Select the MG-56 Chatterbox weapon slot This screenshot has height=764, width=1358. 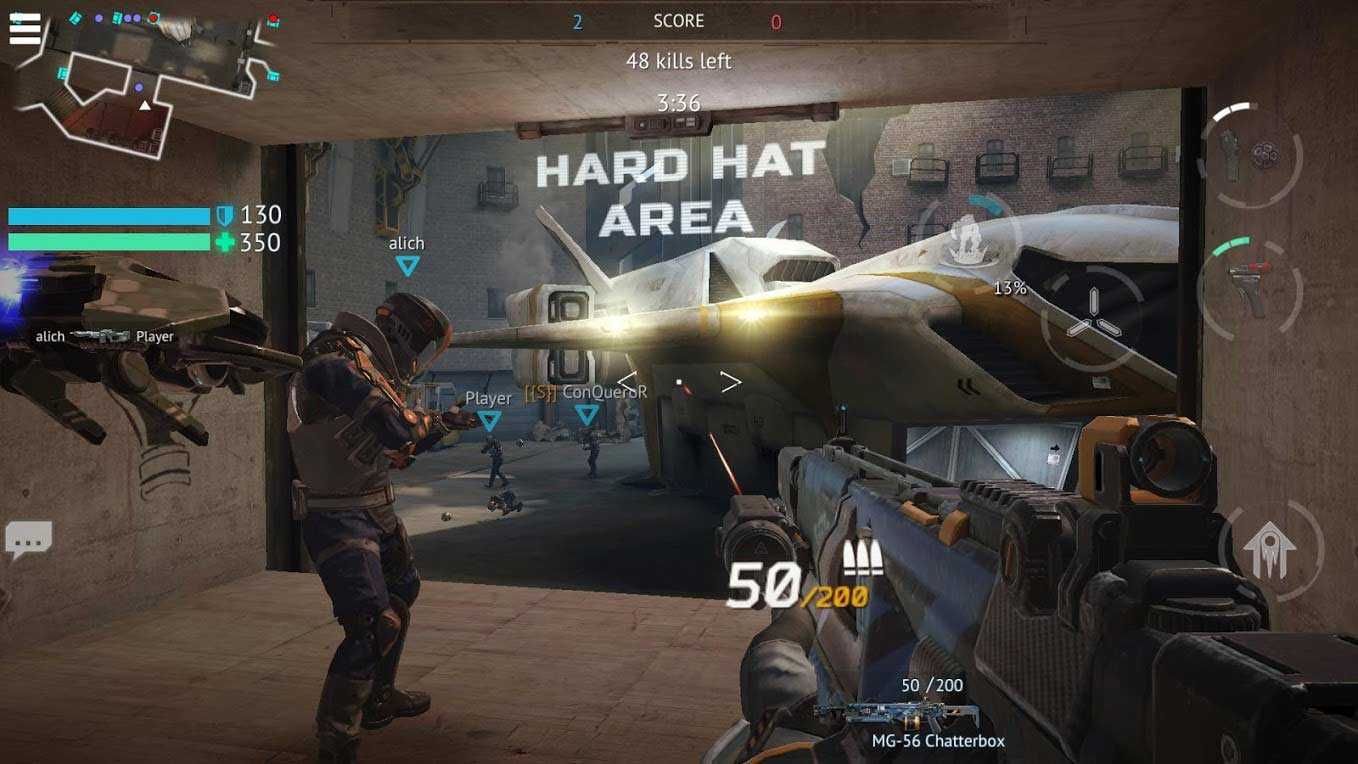pos(900,715)
